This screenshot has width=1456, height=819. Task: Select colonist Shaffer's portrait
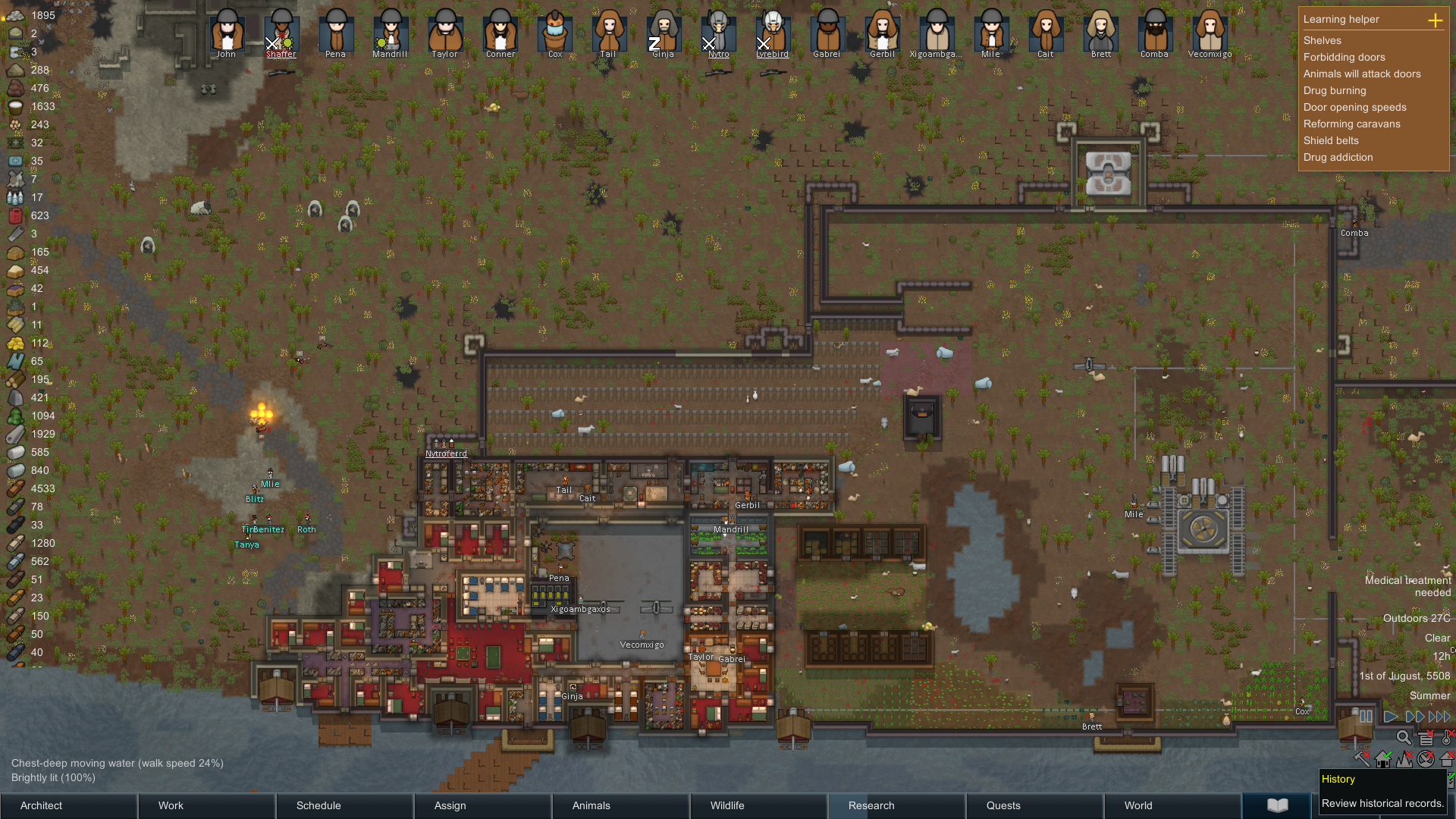281,30
